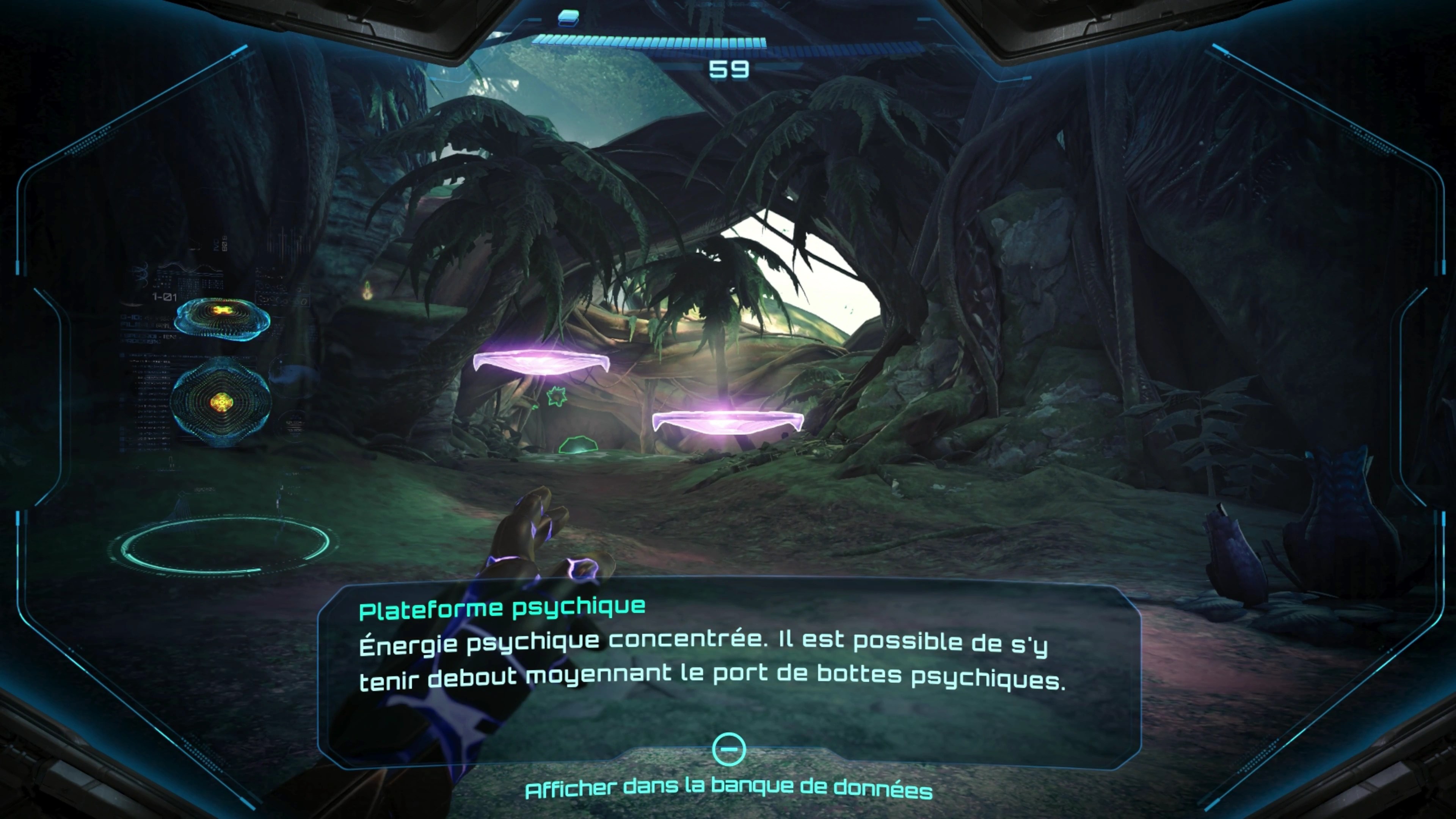The height and width of the screenshot is (819, 1456).
Task: View the upper flat disc scan hologram
Action: (x=222, y=318)
